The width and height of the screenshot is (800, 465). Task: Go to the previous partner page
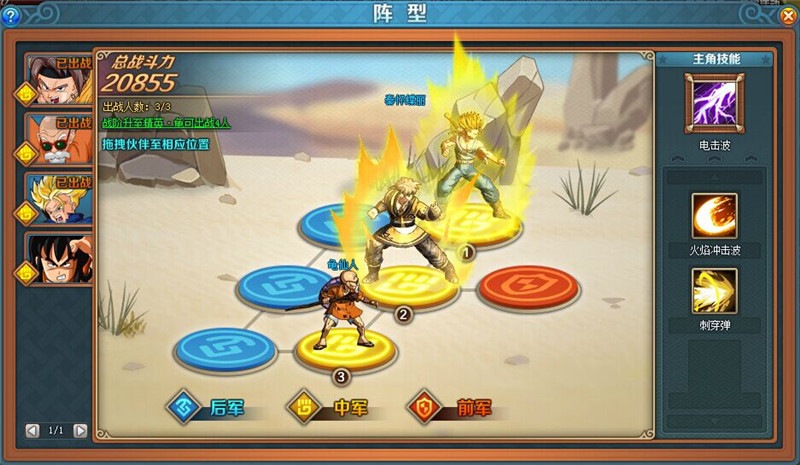[33, 430]
